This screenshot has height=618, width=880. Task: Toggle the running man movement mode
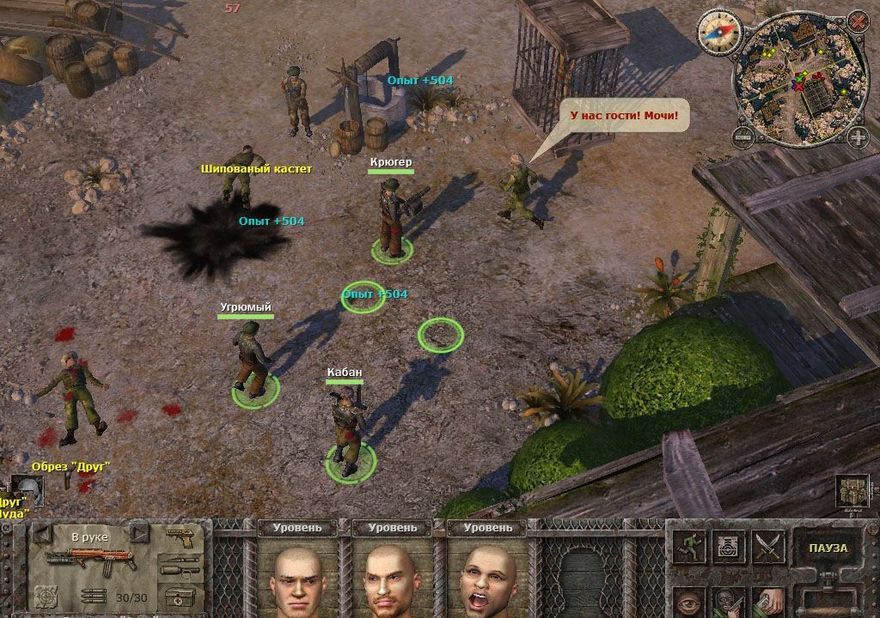pos(688,546)
